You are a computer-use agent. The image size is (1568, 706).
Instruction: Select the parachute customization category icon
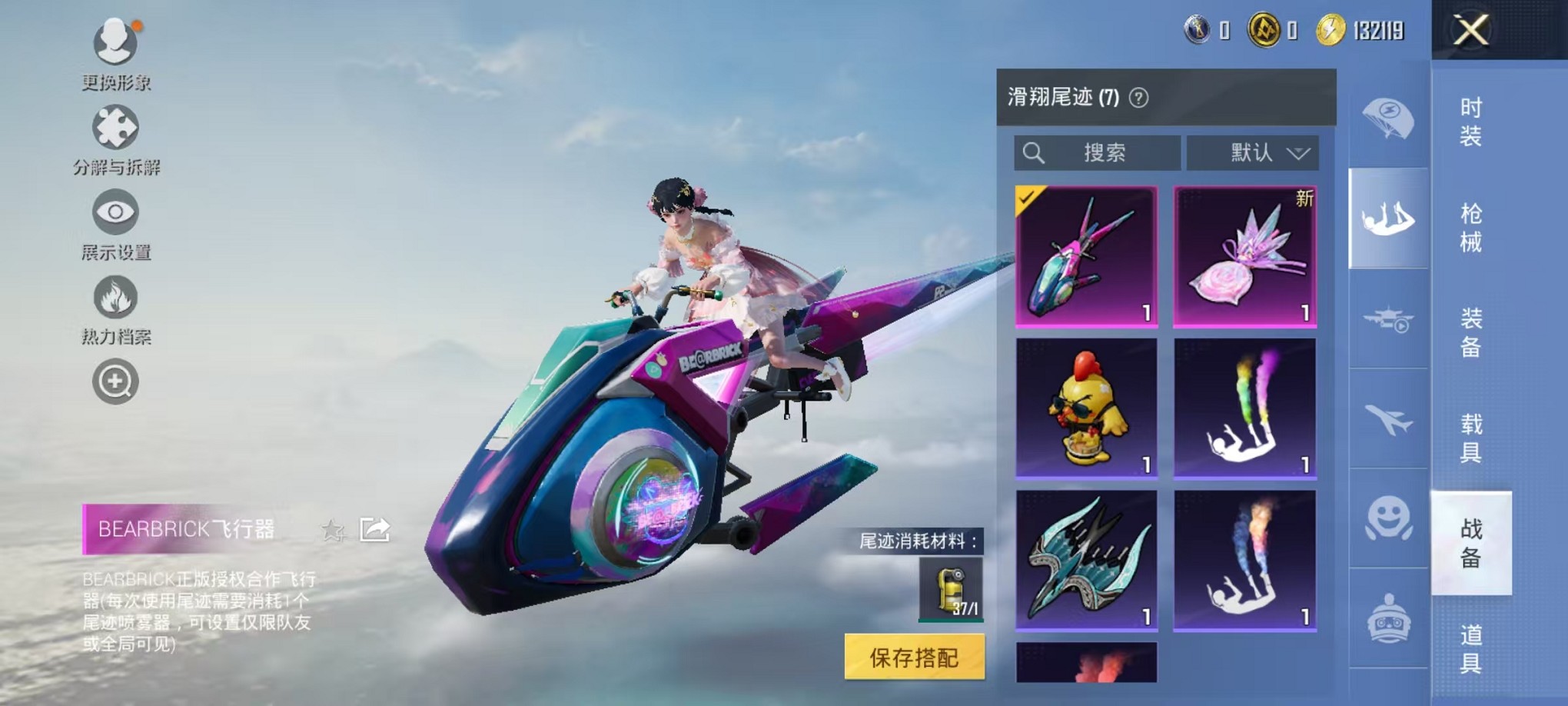point(1388,119)
